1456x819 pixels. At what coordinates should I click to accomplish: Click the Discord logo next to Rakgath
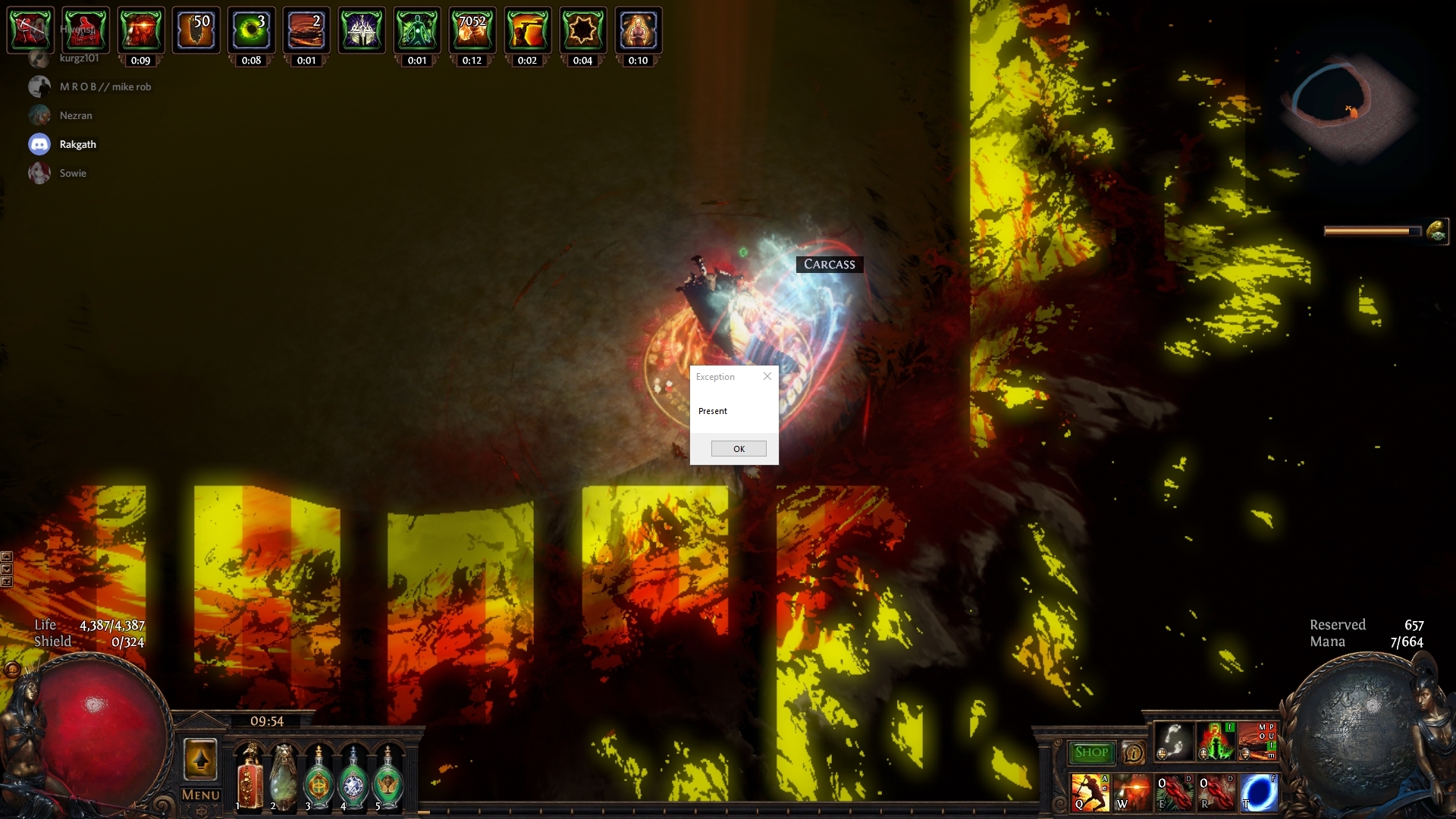[39, 143]
